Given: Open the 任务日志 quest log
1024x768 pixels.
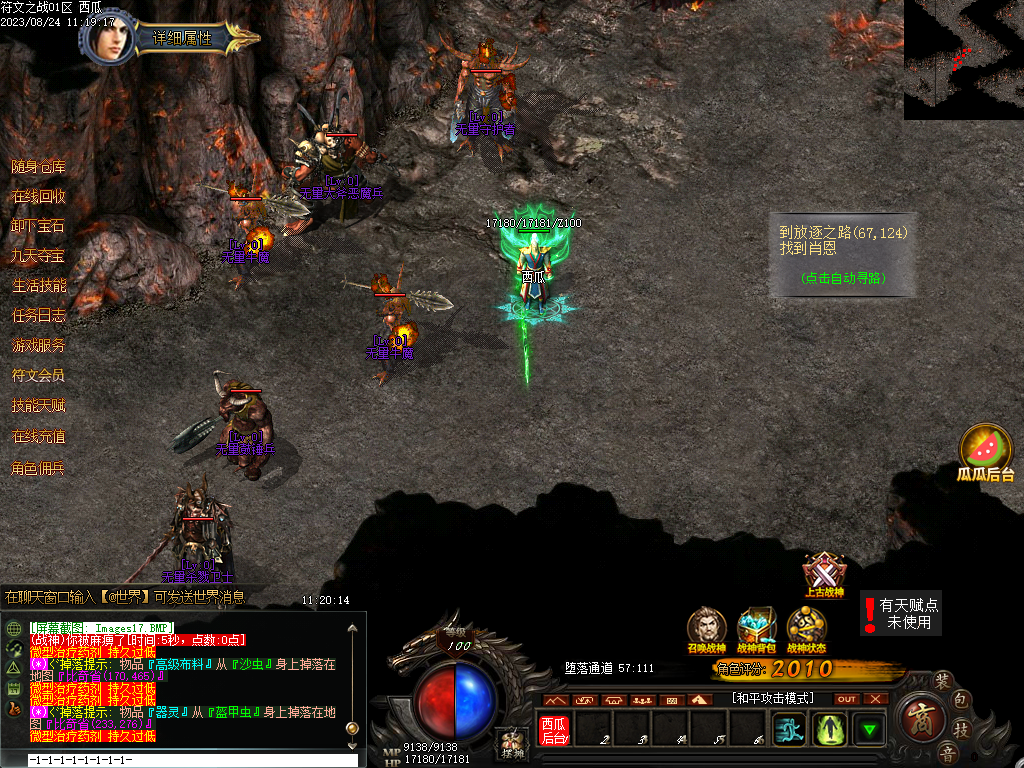Looking at the screenshot, I should click(x=39, y=316).
